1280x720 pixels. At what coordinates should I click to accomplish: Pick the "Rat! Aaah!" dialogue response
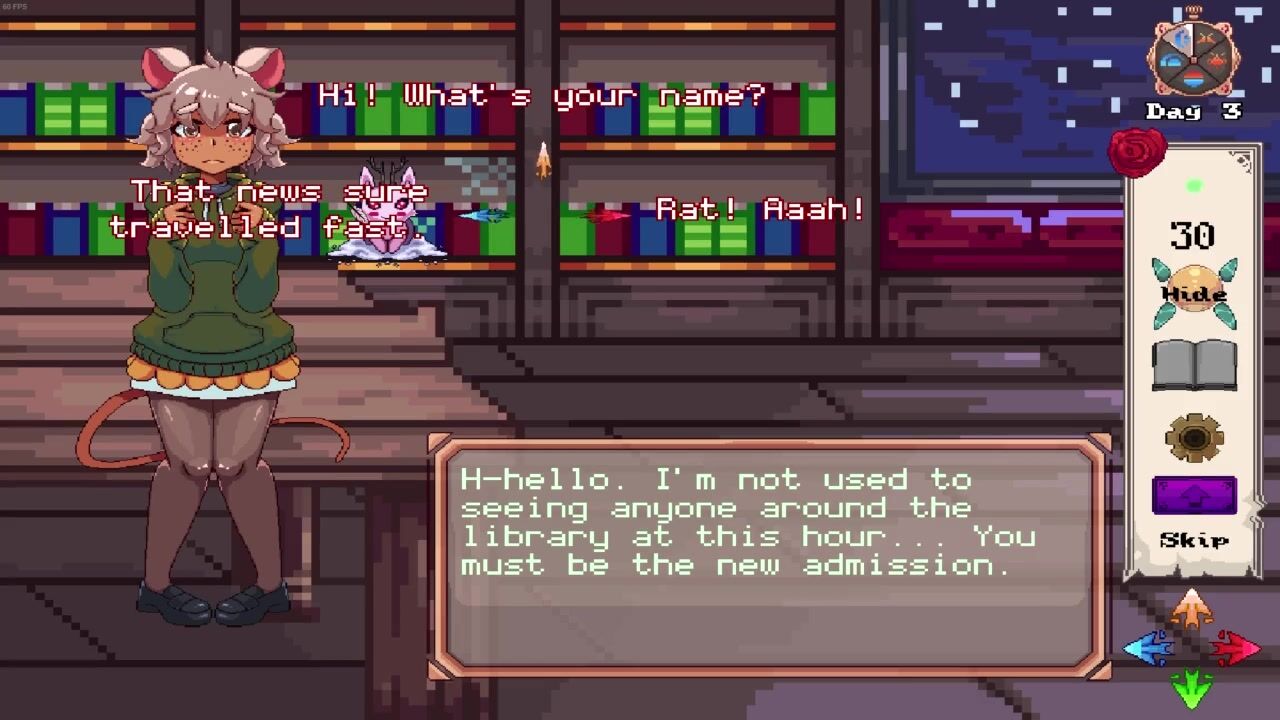pyautogui.click(x=760, y=210)
